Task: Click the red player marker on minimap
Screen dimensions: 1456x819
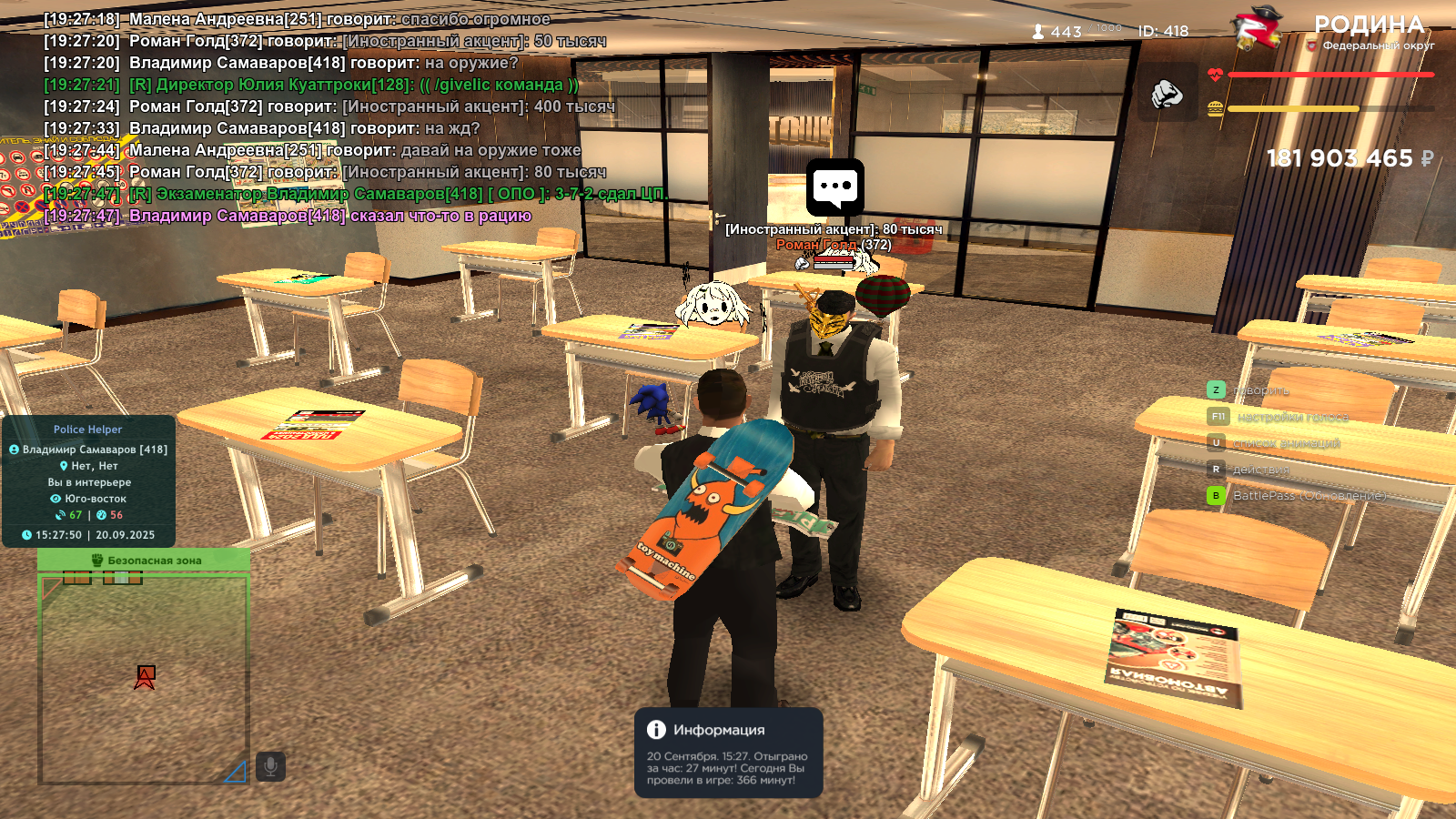Action: pos(145,676)
